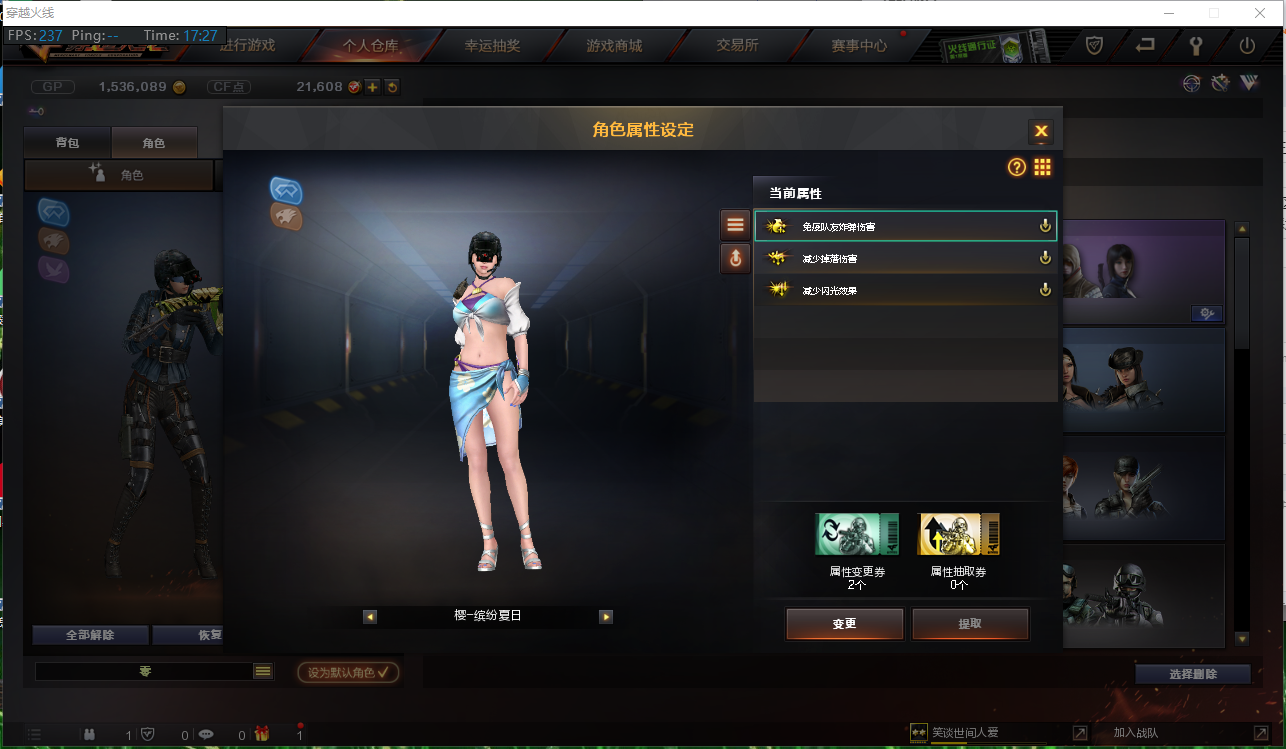Switch to the 背包 tab
Screen dimensions: 1286x749
coord(67,142)
